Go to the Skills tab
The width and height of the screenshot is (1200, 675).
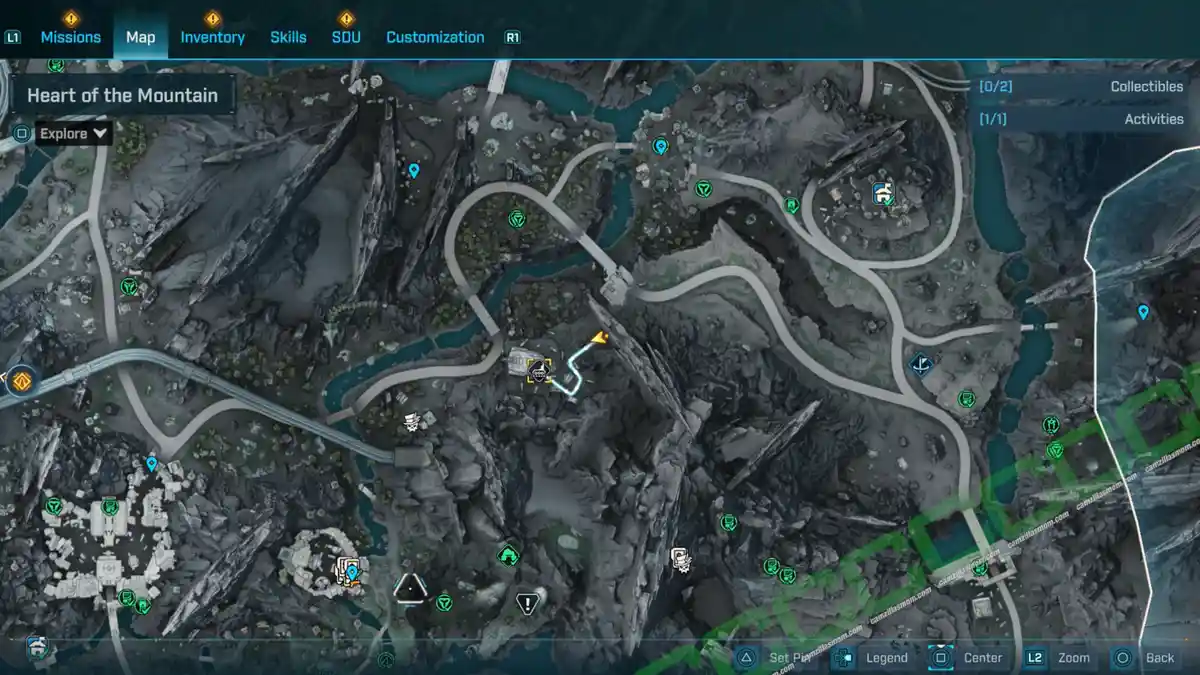coord(288,37)
